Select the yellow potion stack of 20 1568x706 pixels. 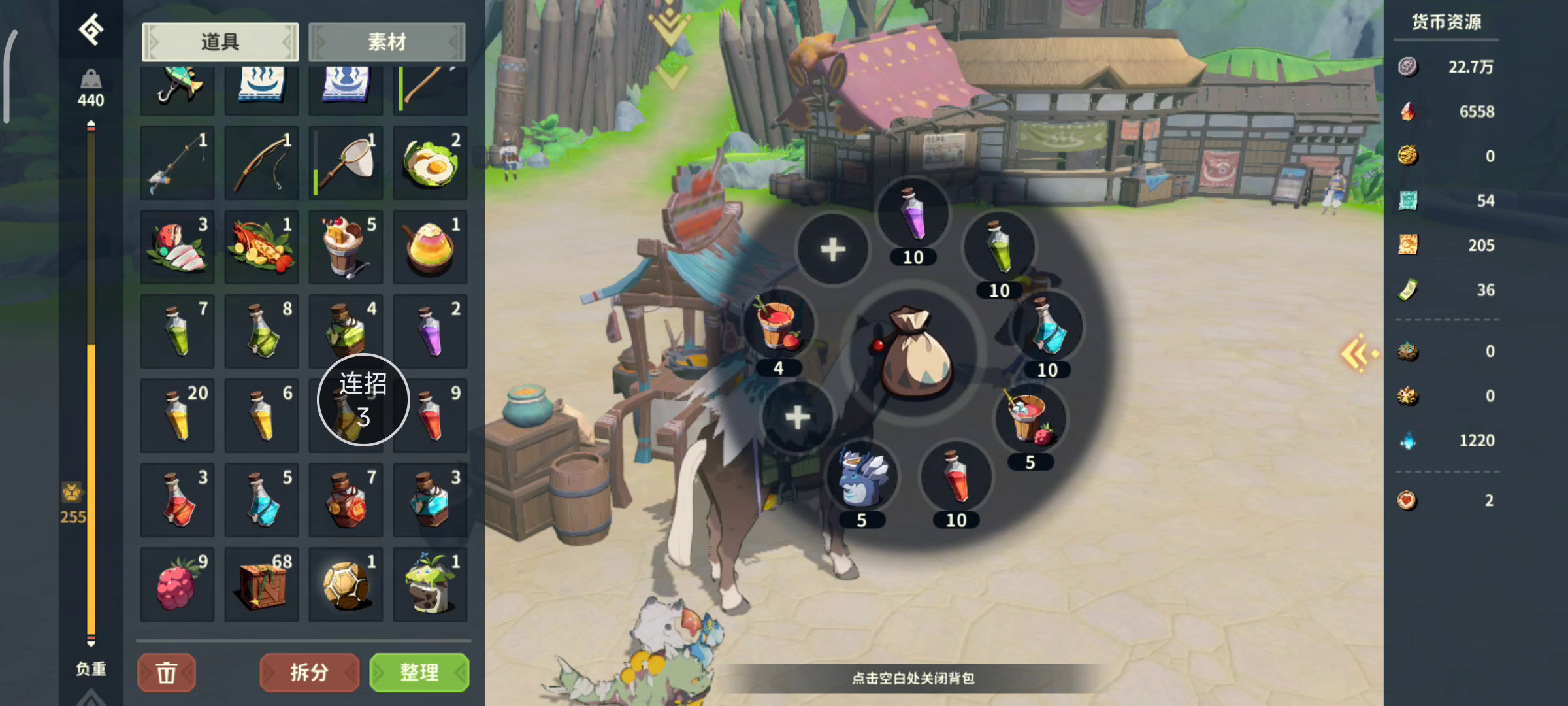(177, 416)
